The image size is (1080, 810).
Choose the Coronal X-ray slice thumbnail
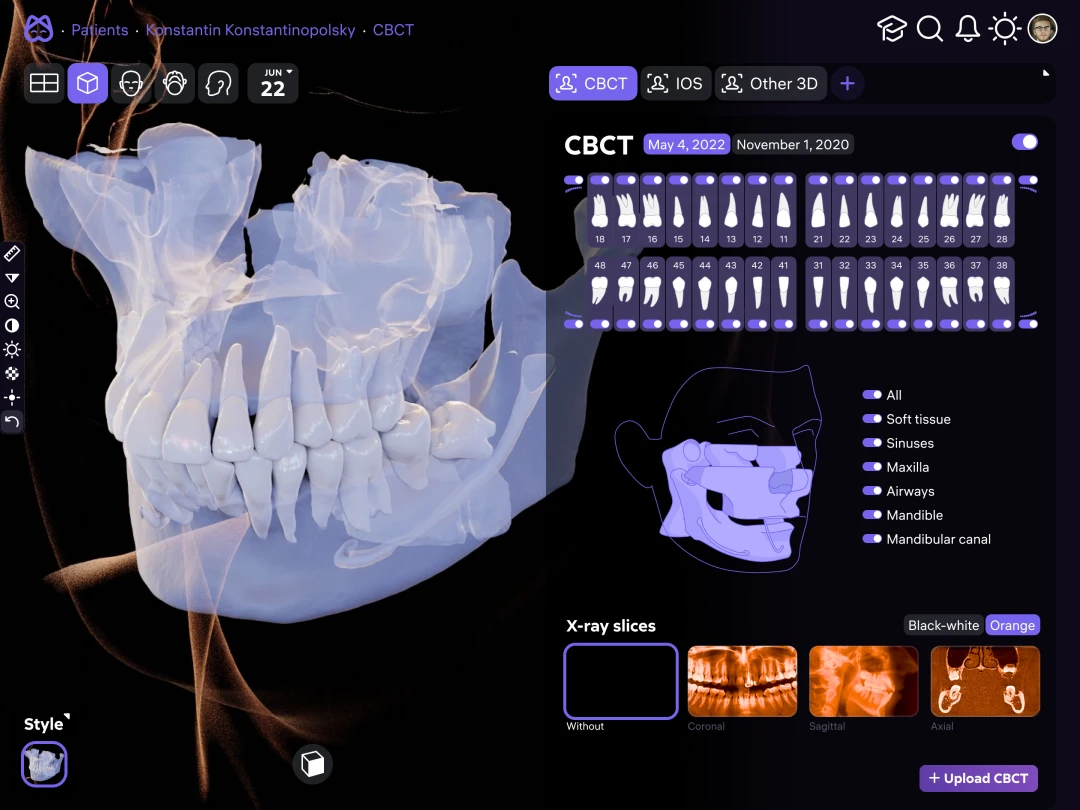click(742, 681)
